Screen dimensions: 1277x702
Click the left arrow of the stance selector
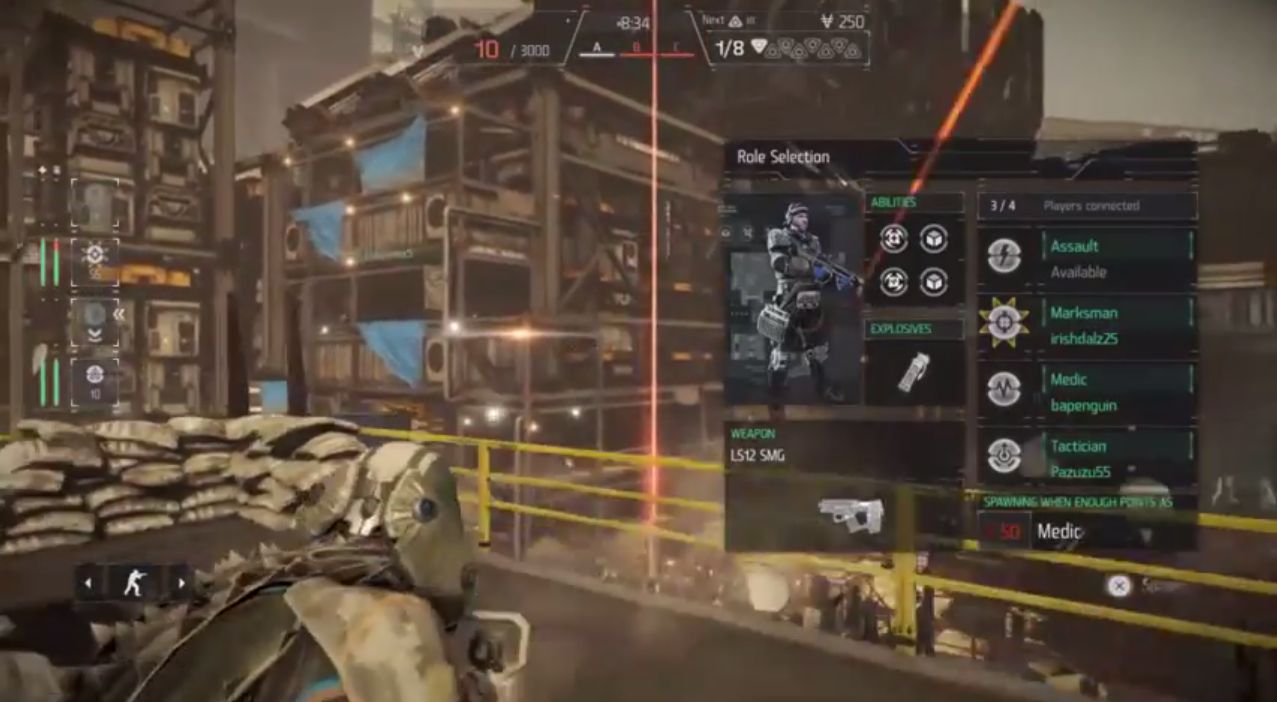point(88,583)
